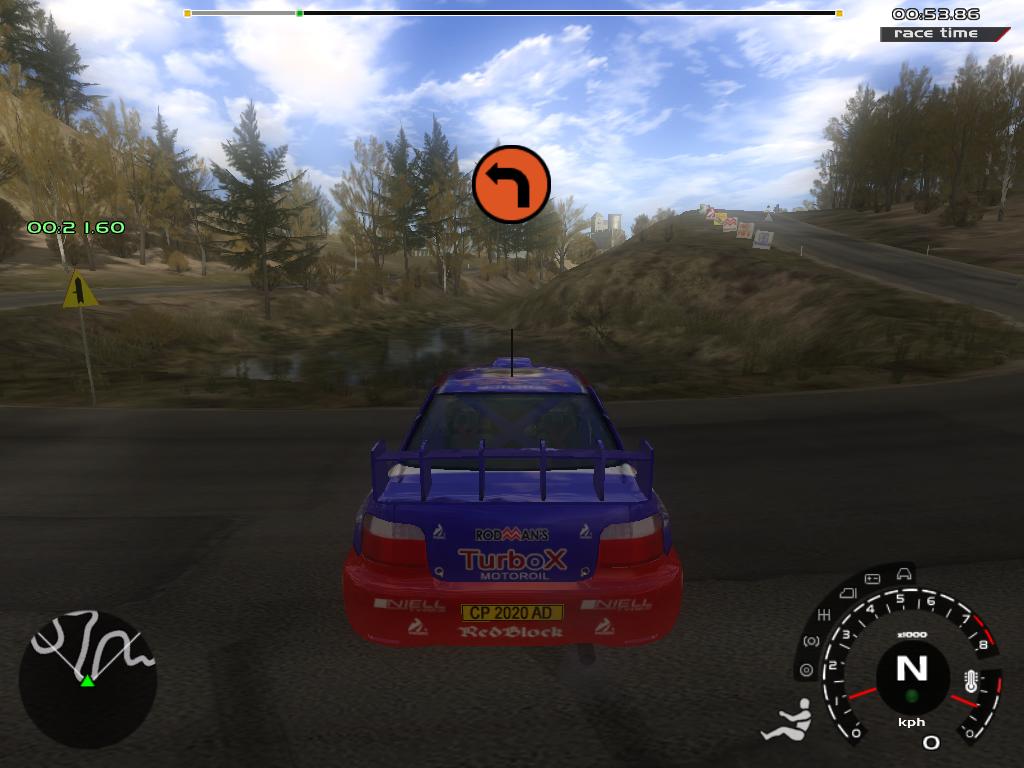Click the tyre damage circle icon
Viewport: 1024px width, 768px height.
point(805,671)
